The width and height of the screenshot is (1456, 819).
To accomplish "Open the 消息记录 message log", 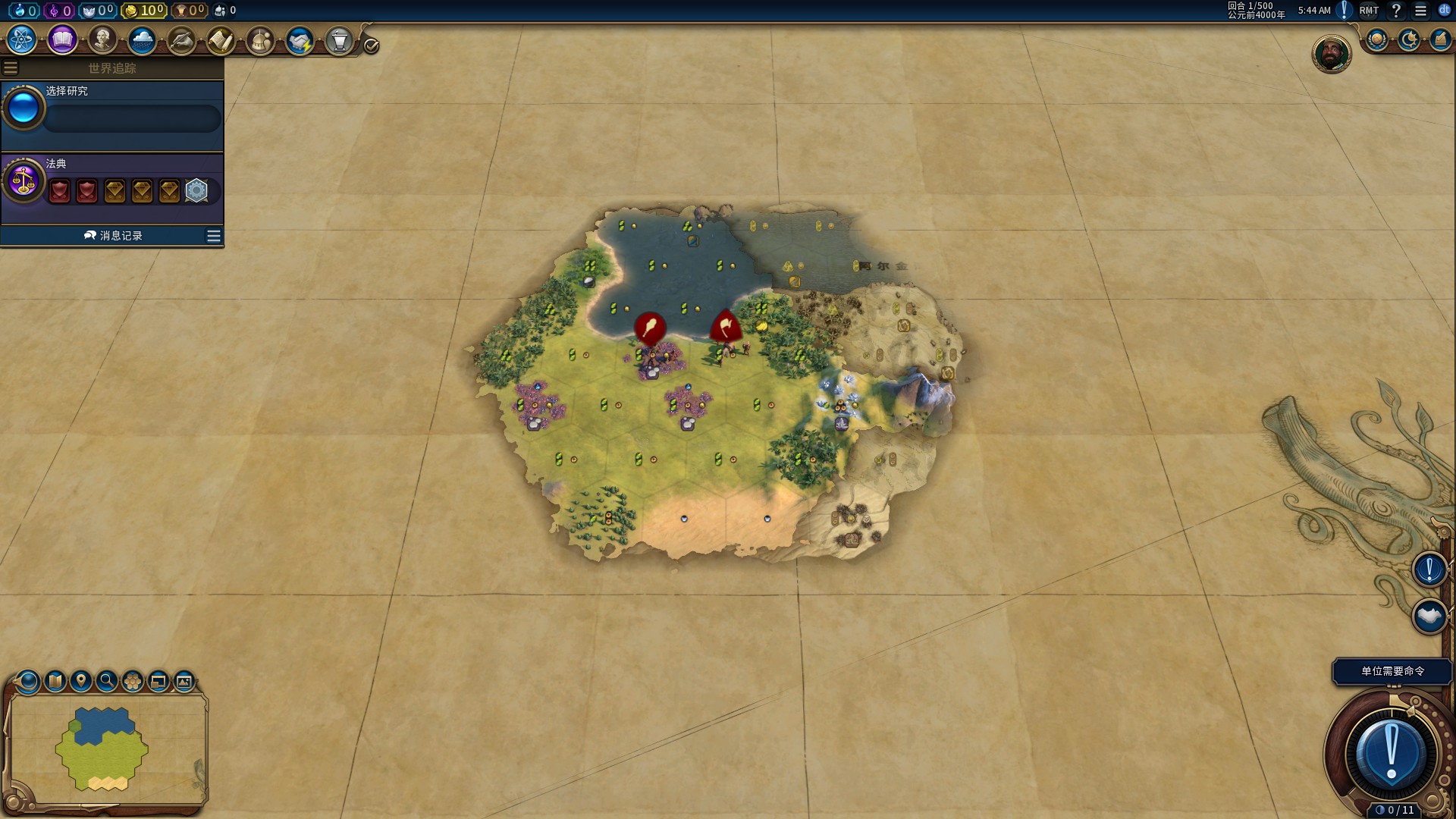I will click(x=112, y=236).
